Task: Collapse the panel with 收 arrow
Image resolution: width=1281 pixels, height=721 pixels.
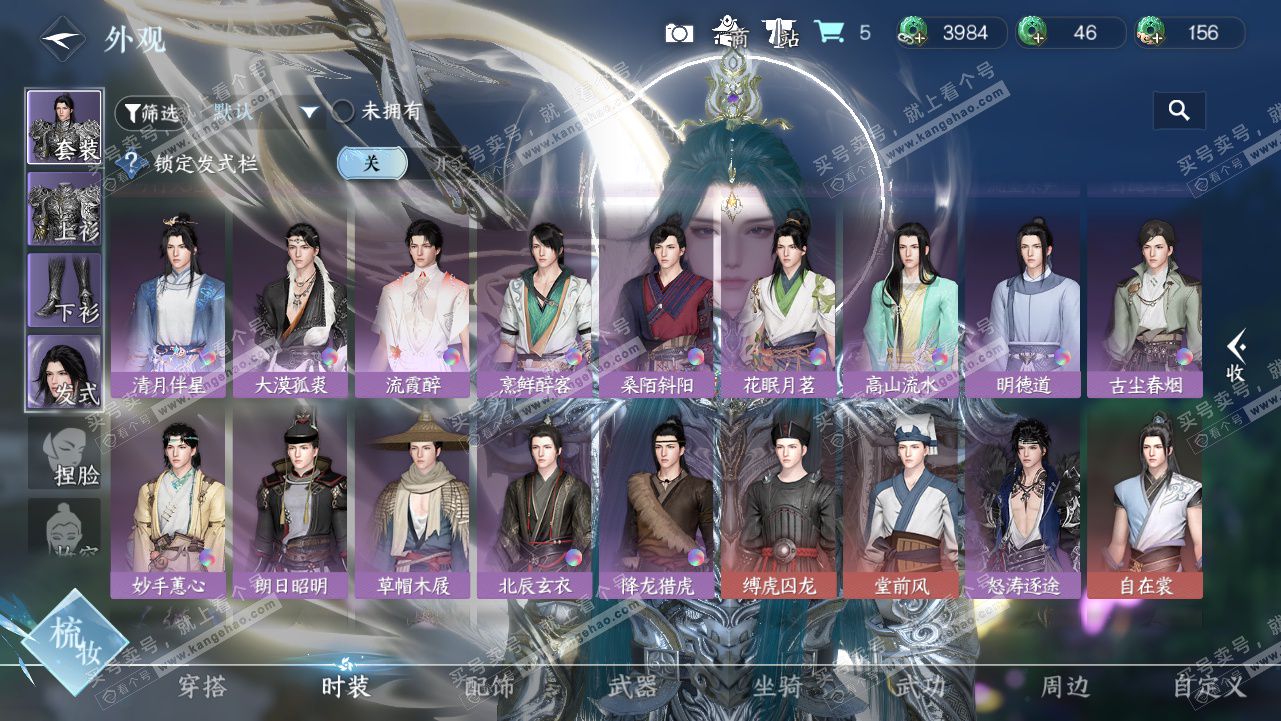Action: pos(1236,356)
